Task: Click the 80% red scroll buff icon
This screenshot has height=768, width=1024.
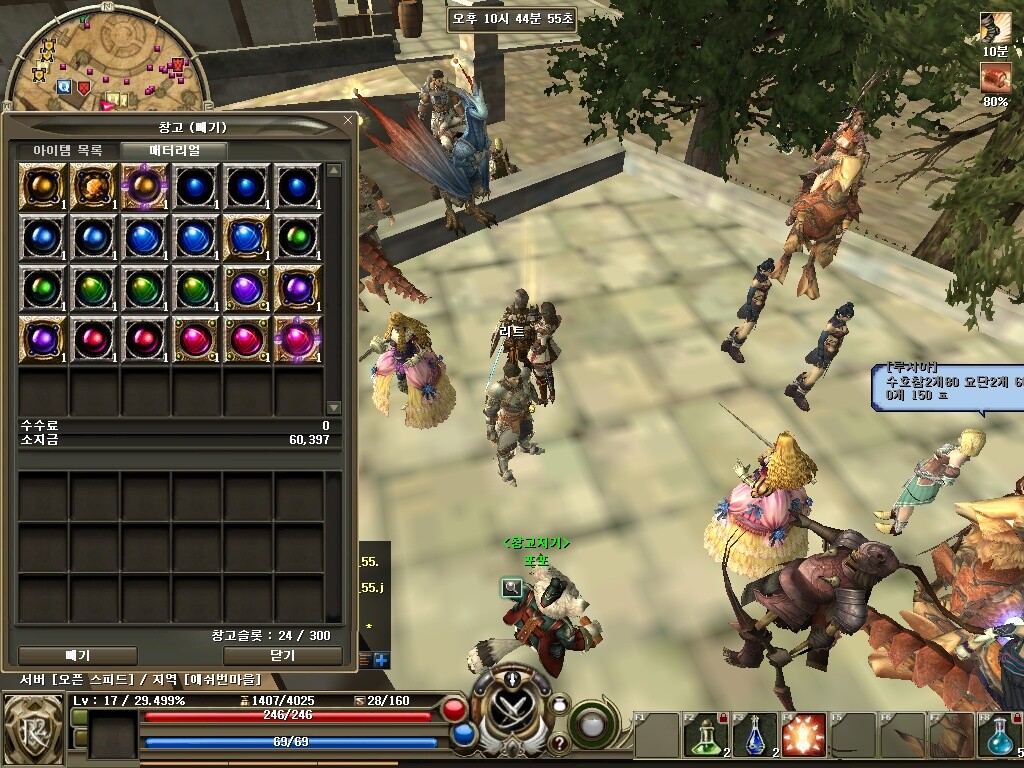Action: pos(995,78)
